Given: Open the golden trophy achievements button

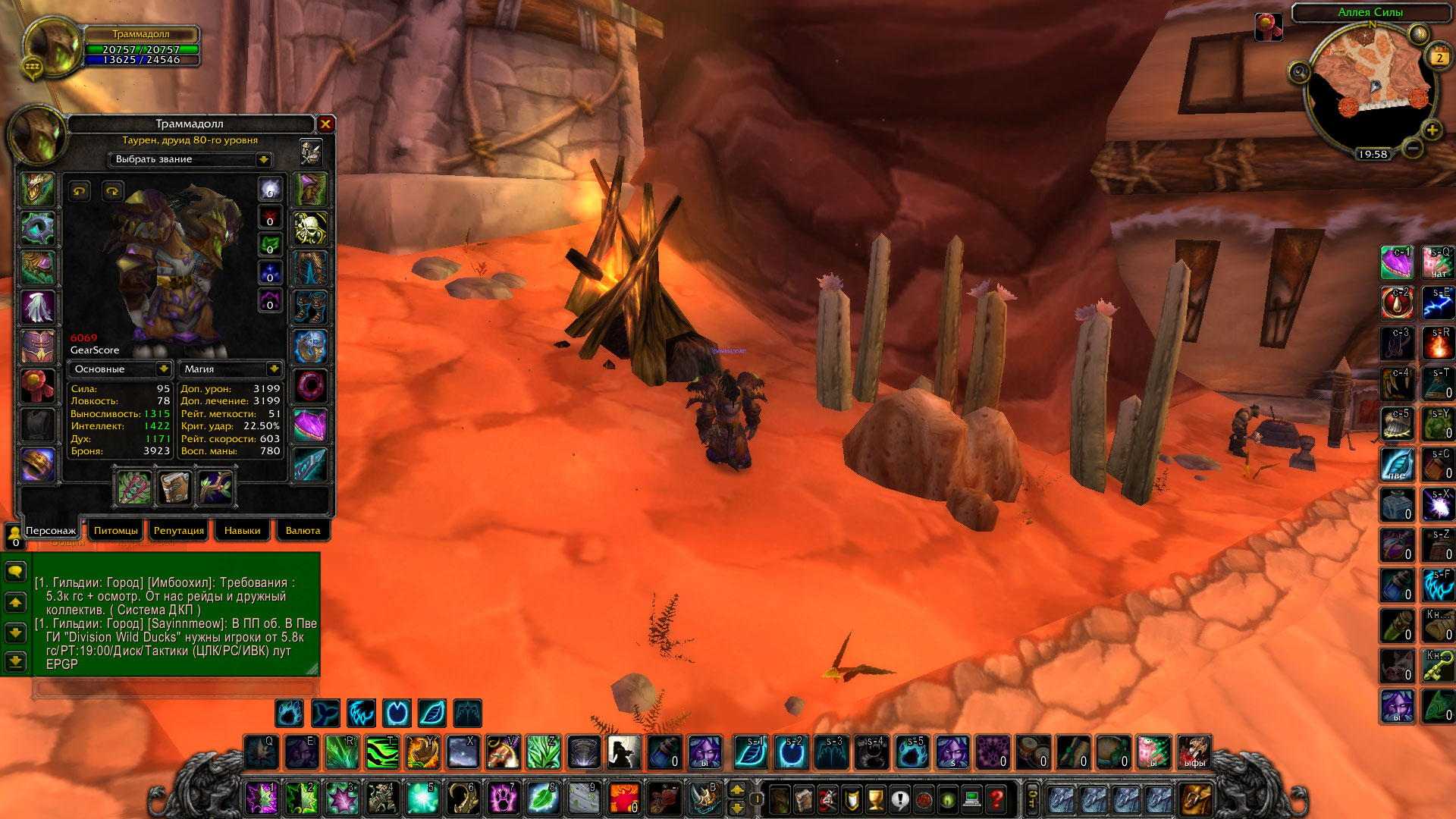Looking at the screenshot, I should [x=875, y=799].
